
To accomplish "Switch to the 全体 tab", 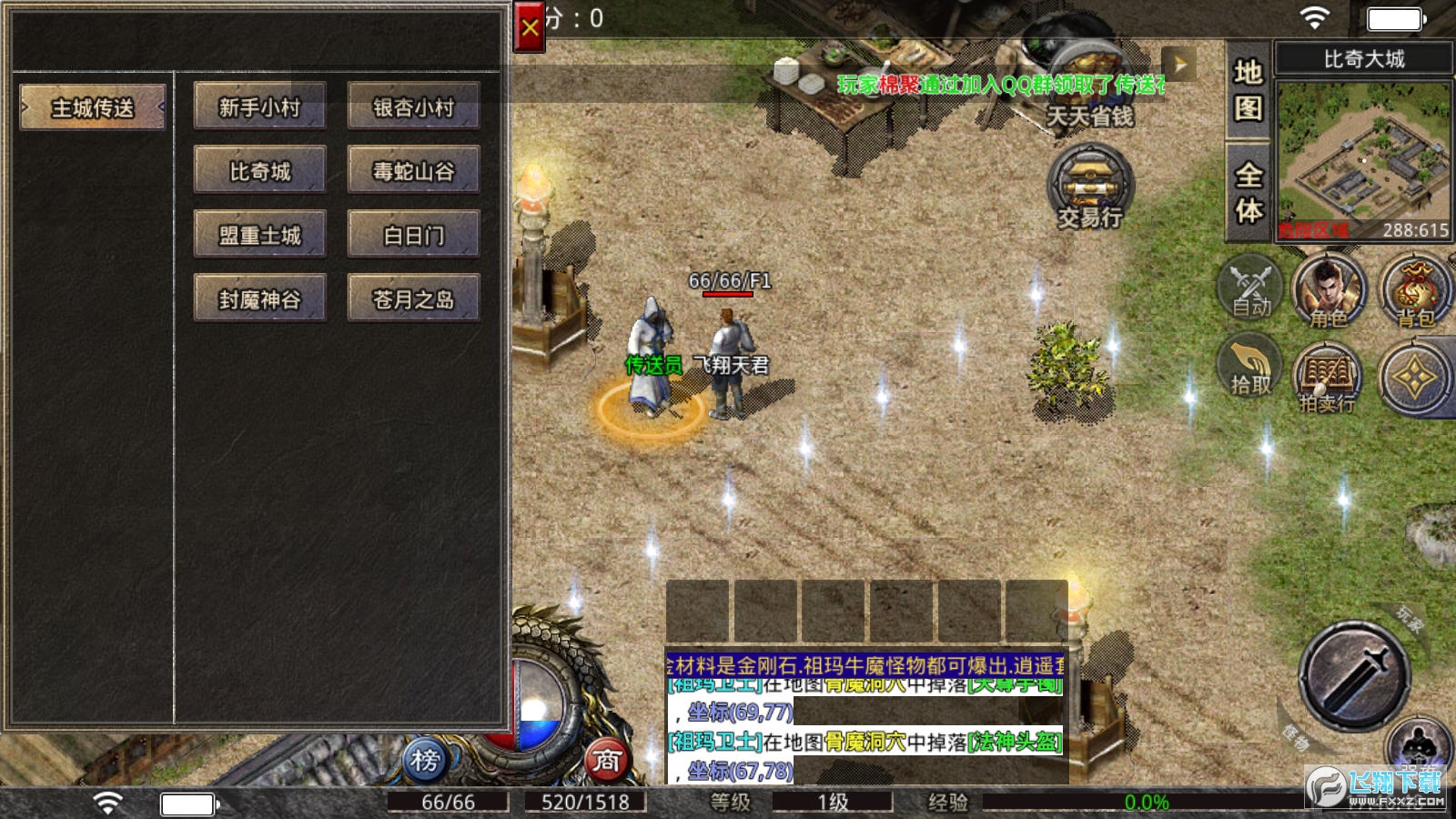I will (x=1248, y=192).
